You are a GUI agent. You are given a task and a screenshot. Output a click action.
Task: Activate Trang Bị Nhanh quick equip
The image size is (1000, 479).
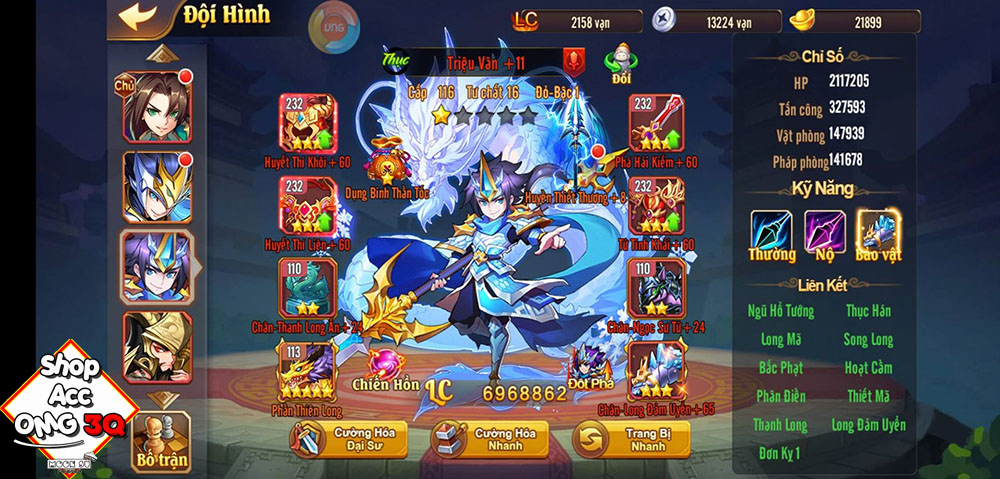(x=630, y=438)
